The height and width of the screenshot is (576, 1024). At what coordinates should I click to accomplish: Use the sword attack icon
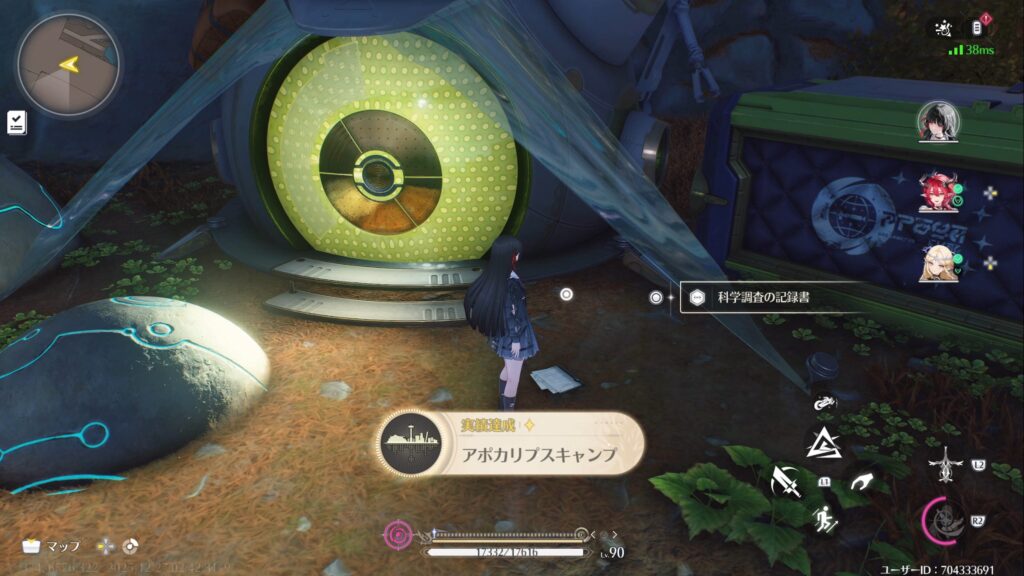pos(787,482)
